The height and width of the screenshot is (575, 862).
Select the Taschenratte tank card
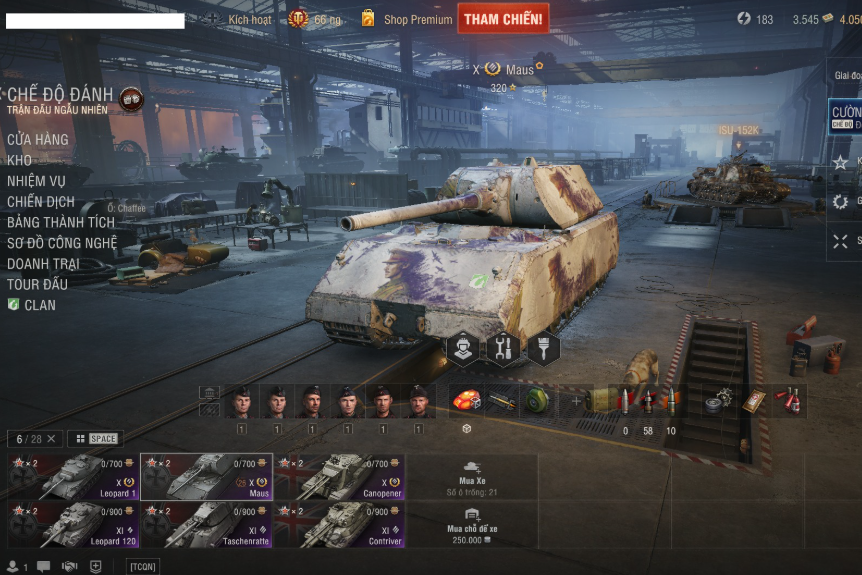click(x=206, y=525)
